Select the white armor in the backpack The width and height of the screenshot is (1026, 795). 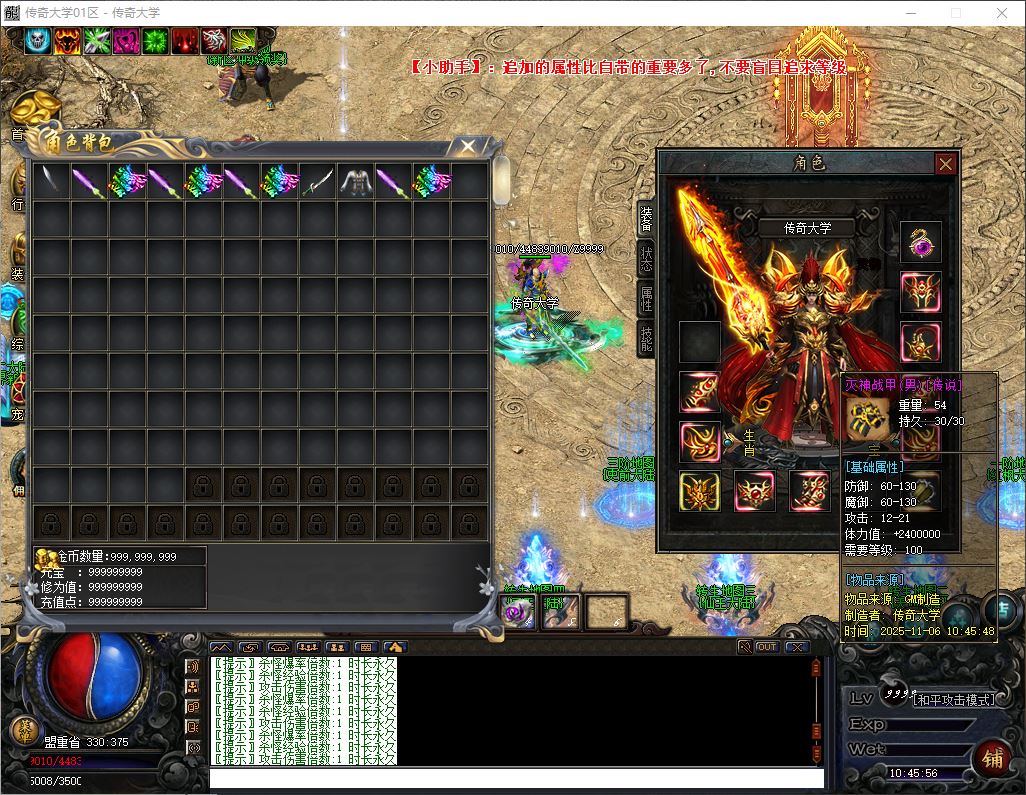click(x=355, y=182)
